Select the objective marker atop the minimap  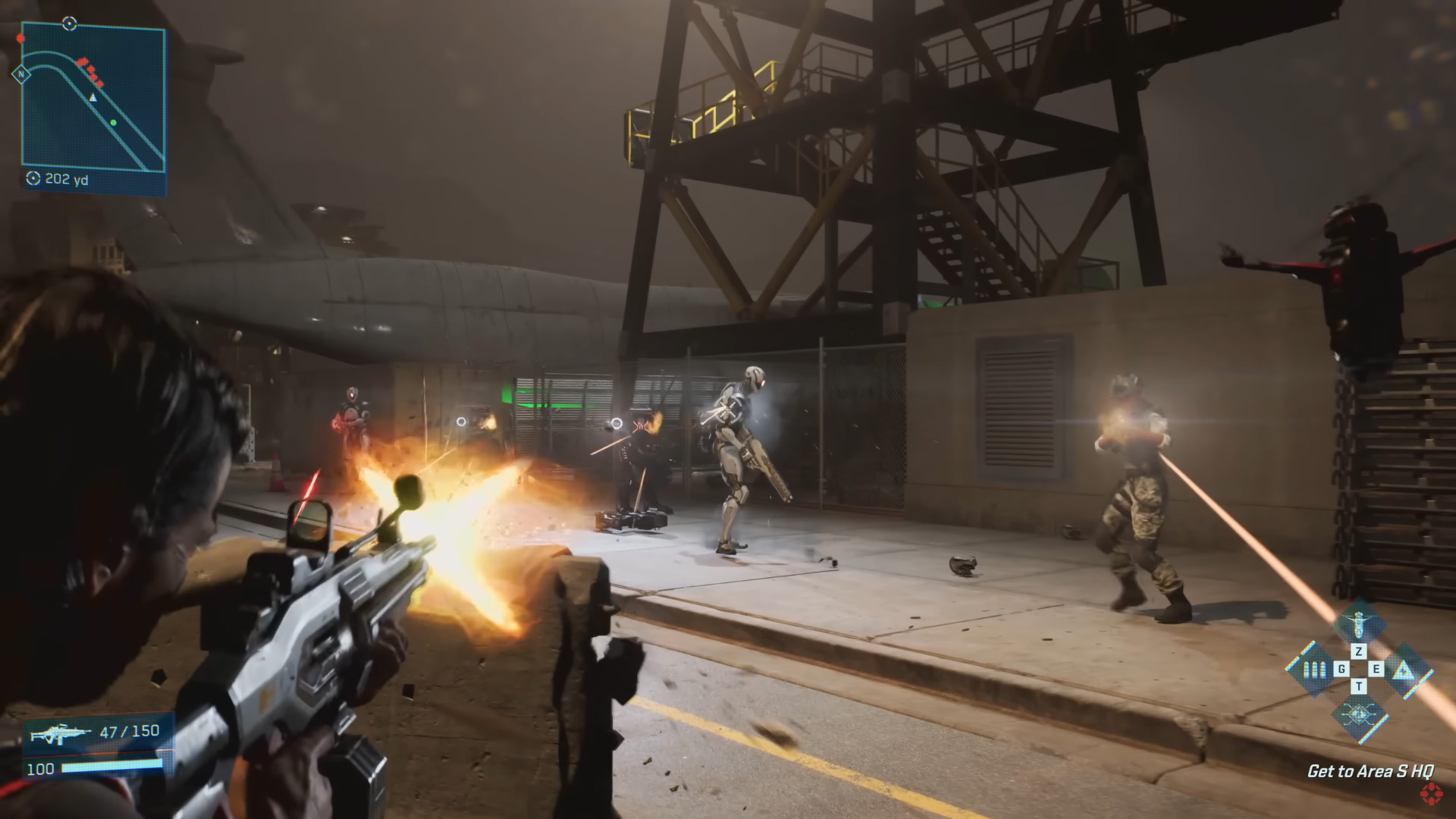click(69, 24)
